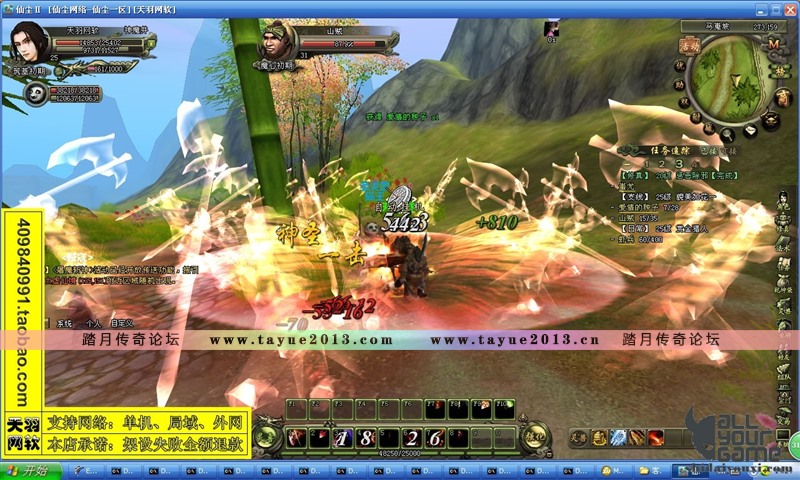
Task: Click the 关善 button in bottom-right bar
Action: (x=577, y=436)
